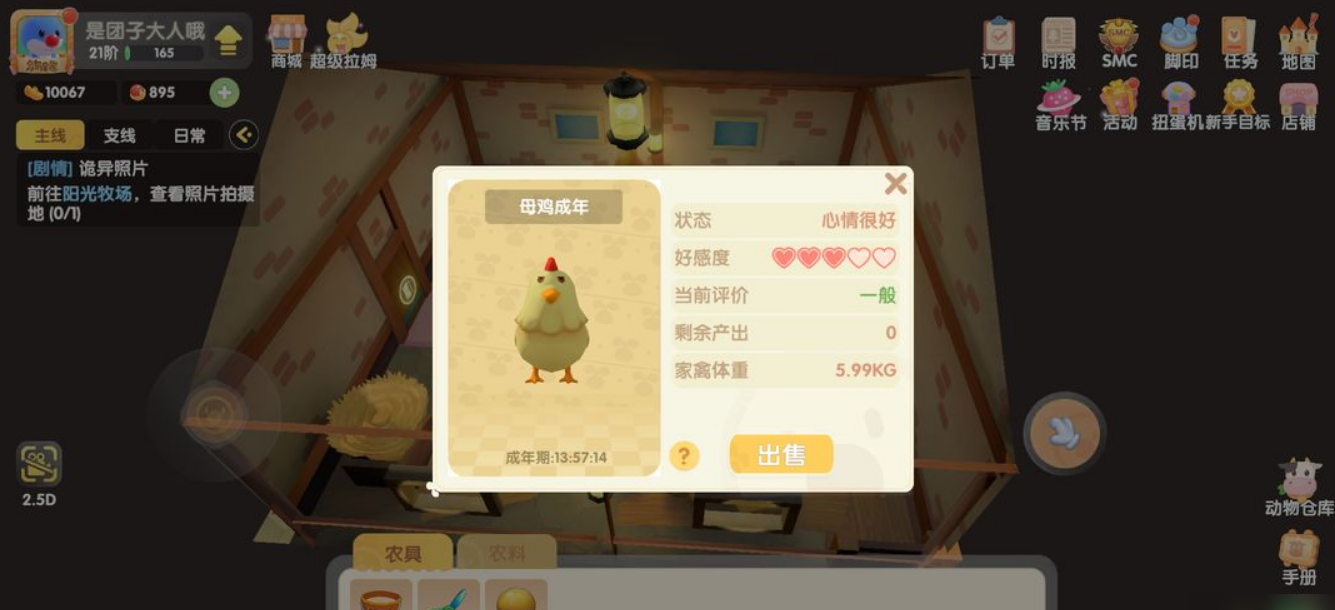1335x610 pixels.
Task: Open the 超级拉姆 menu
Action: click(x=344, y=42)
